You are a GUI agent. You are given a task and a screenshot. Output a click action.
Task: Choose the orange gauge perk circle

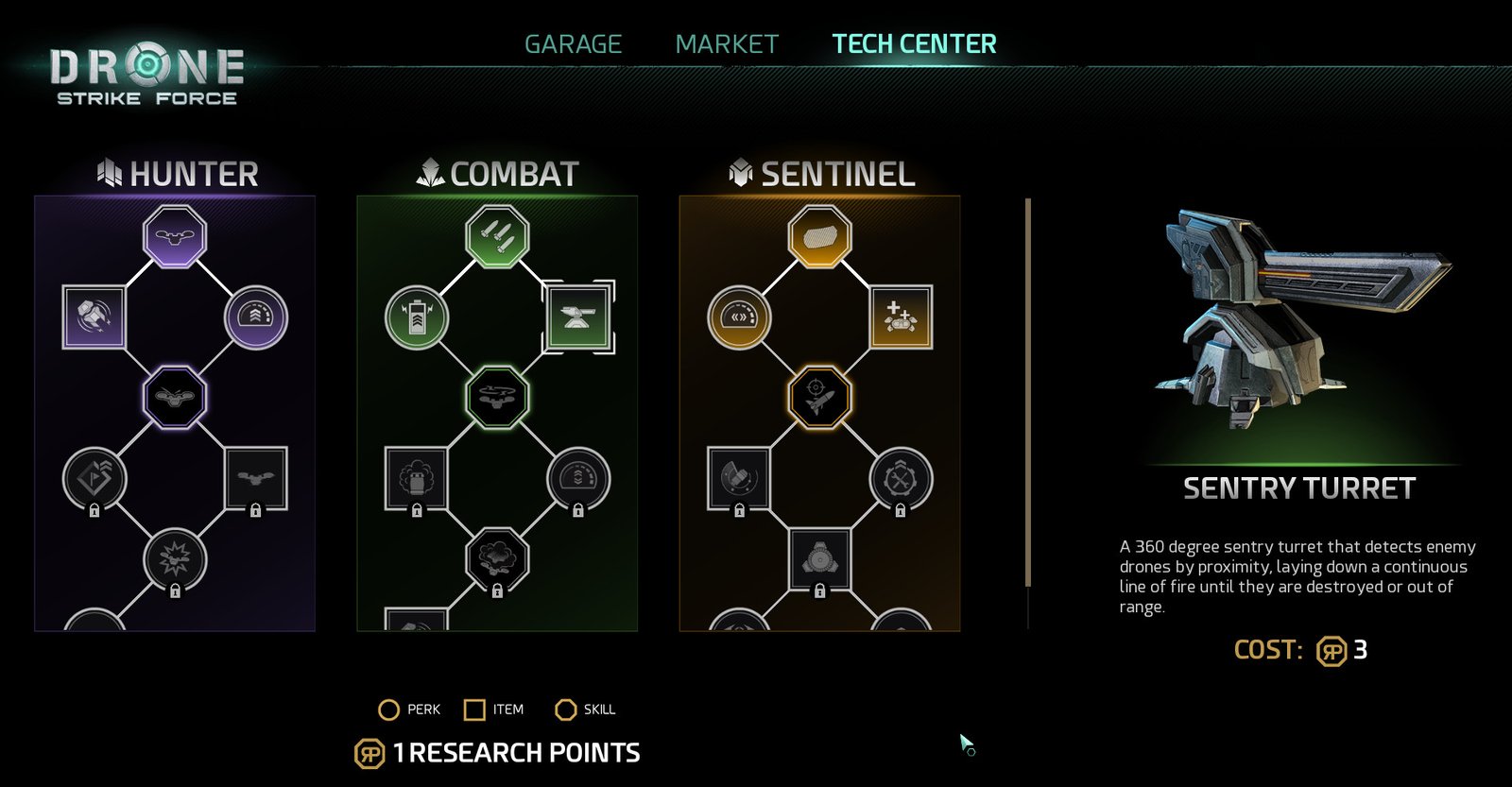[739, 317]
